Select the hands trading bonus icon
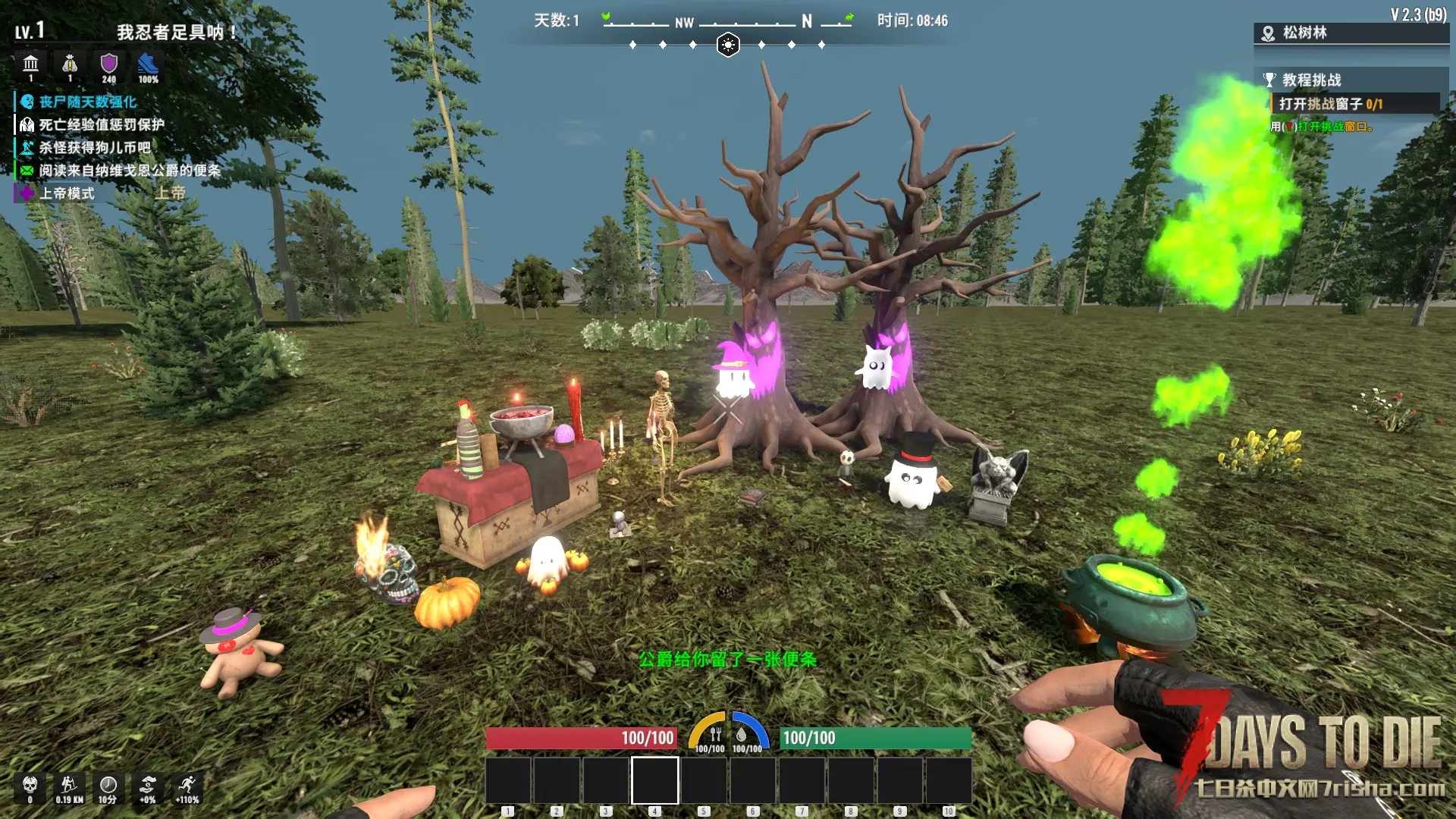Screen dimensions: 1456x819 (x=148, y=785)
